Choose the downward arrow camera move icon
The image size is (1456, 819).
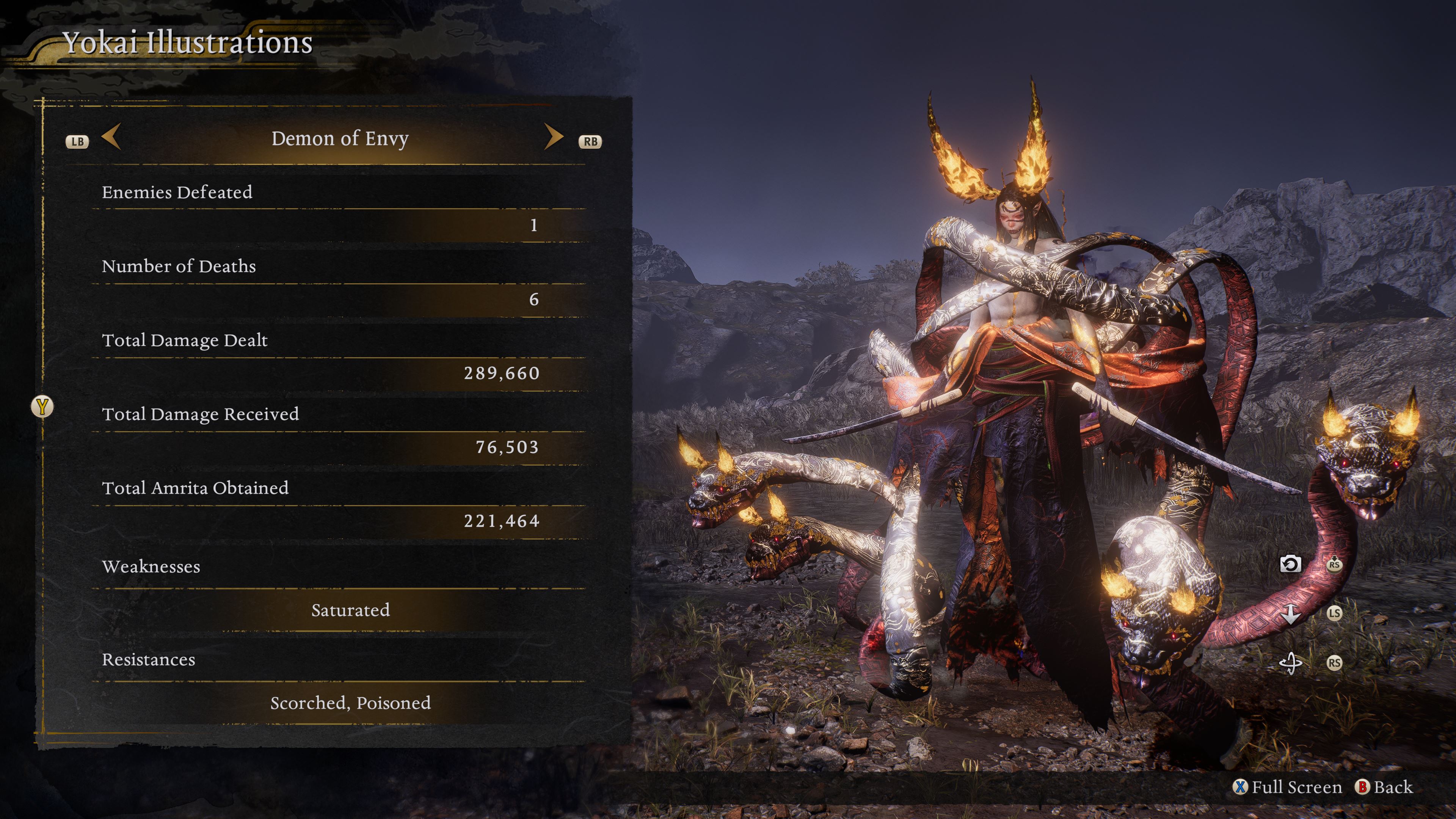click(1290, 613)
